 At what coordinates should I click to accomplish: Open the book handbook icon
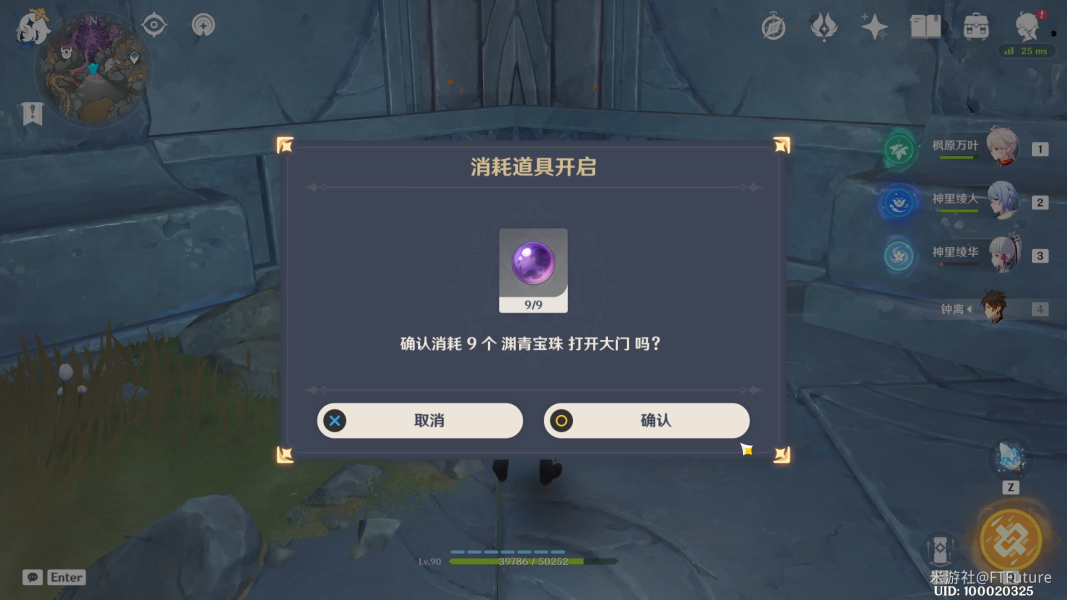click(x=925, y=27)
